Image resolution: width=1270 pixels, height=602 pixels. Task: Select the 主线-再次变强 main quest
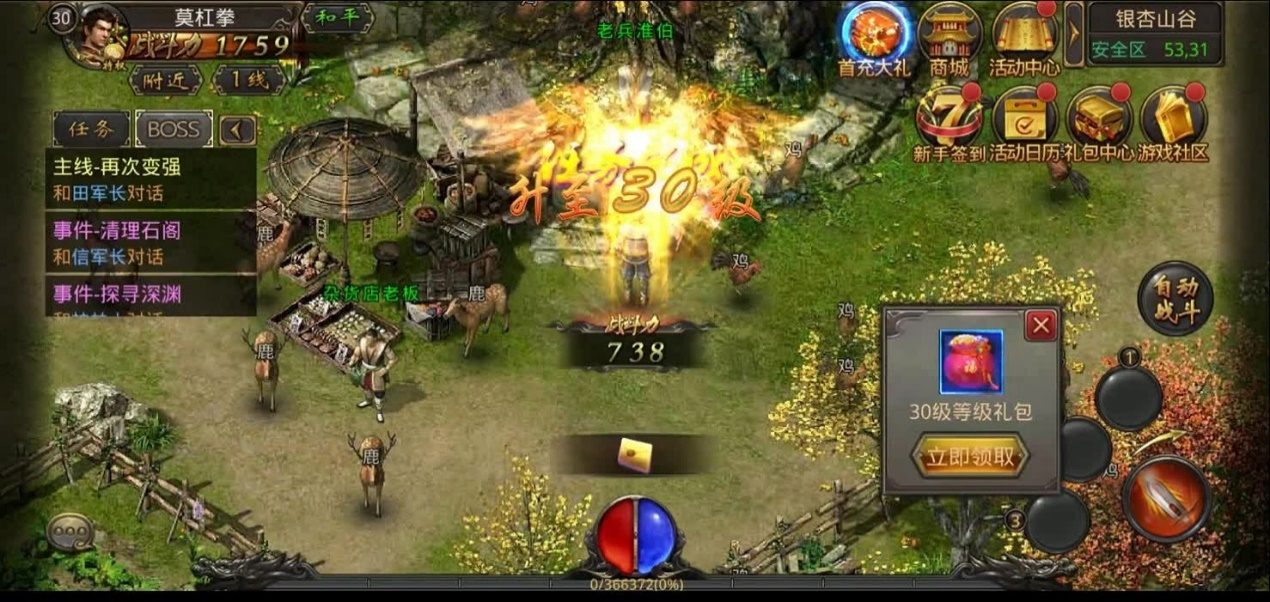tap(150, 178)
